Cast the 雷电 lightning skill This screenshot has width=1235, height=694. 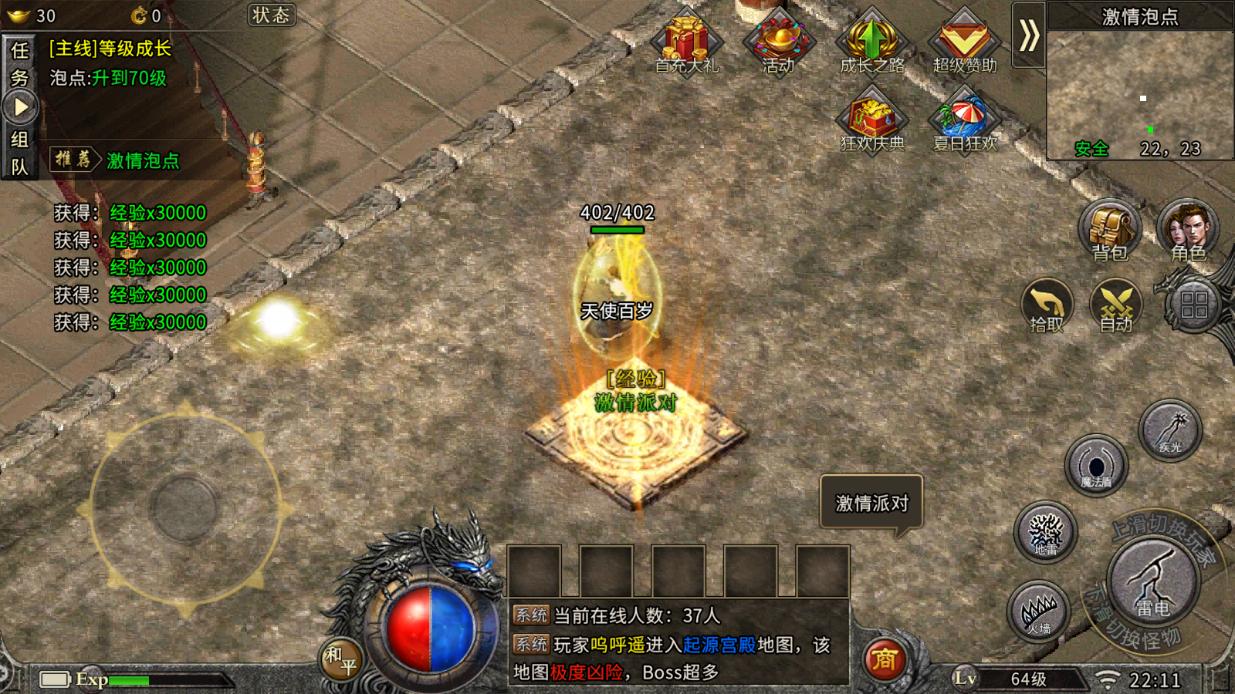pos(1153,580)
